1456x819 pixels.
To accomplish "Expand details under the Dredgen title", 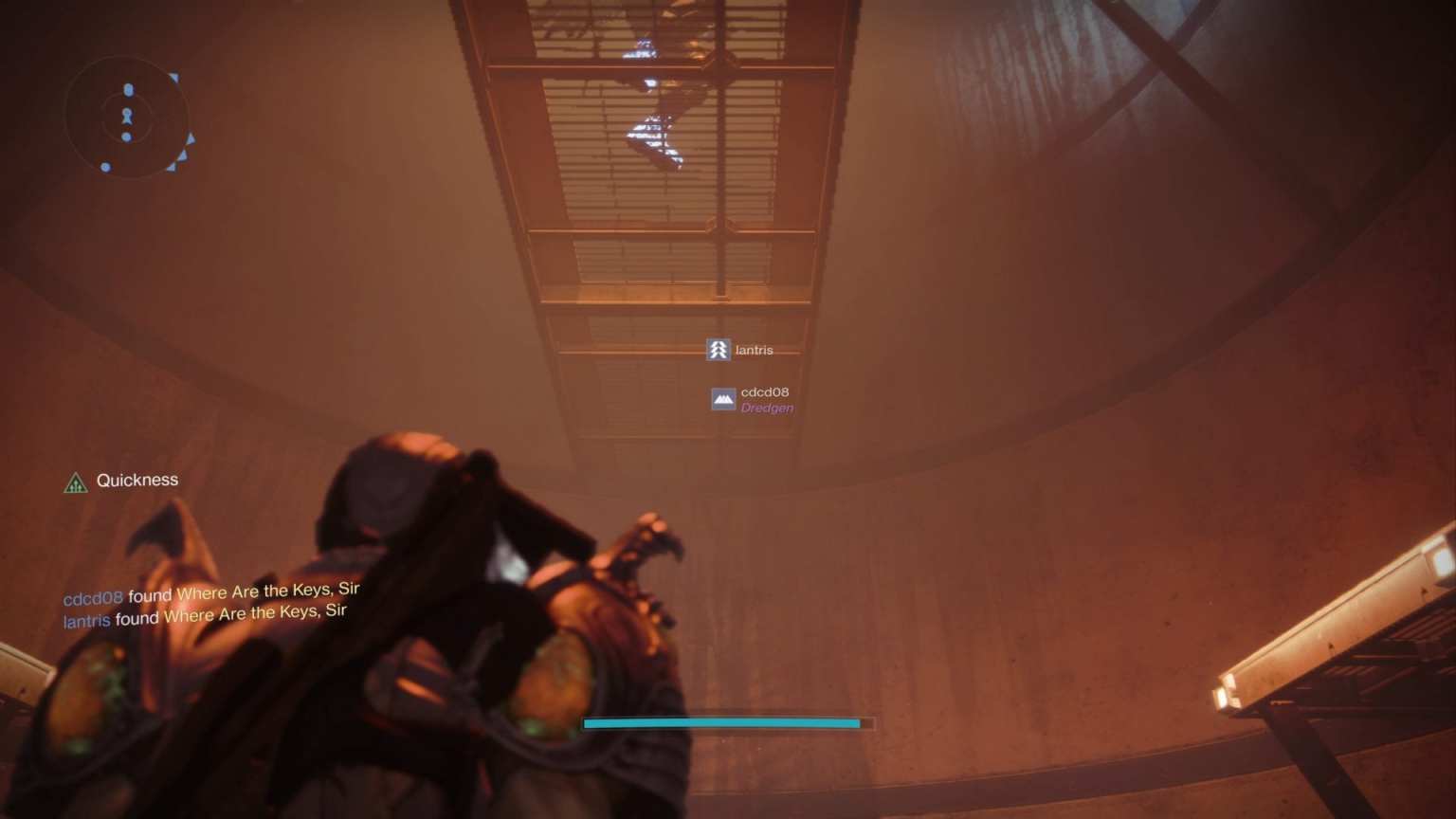I will (x=768, y=408).
